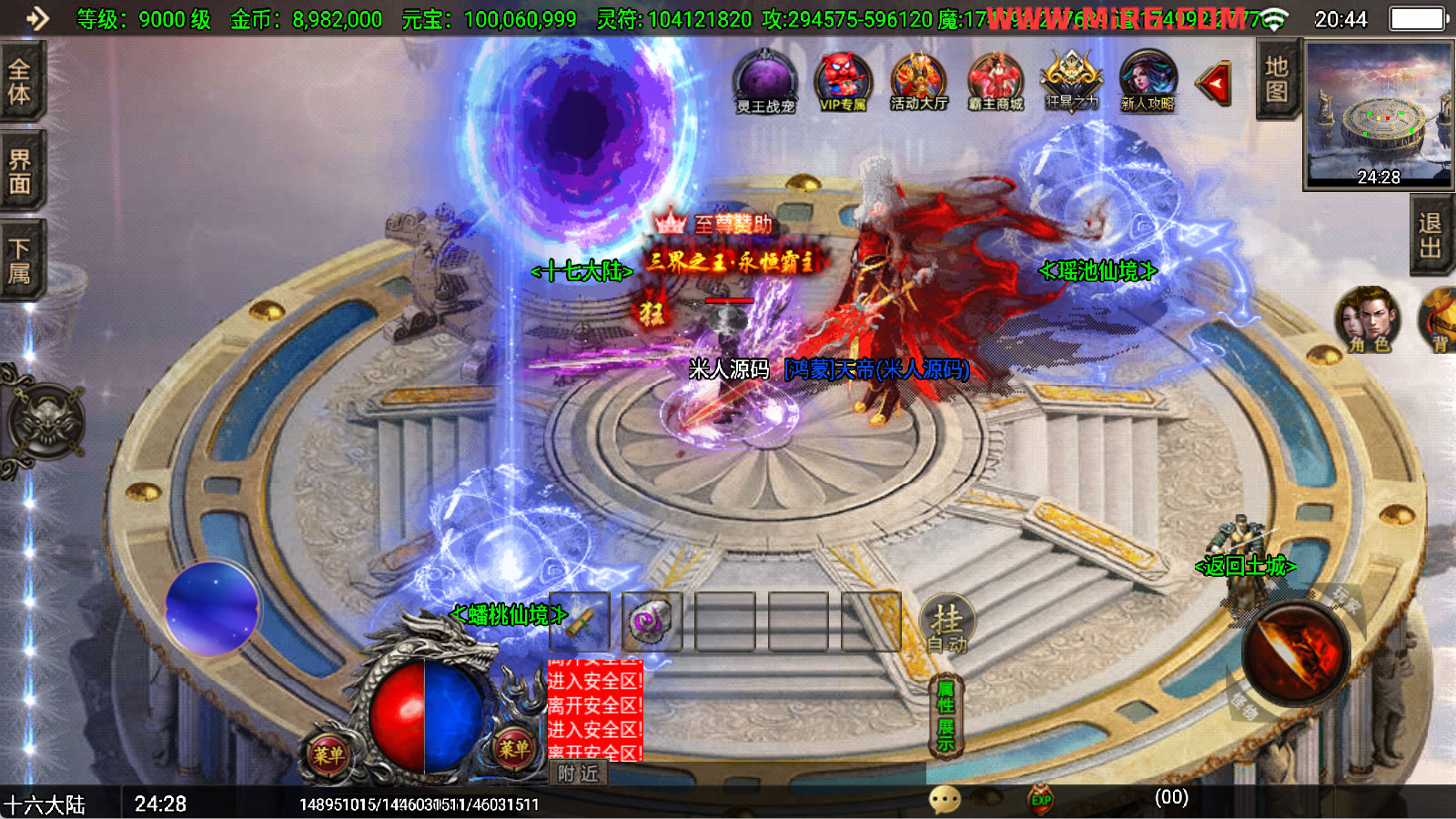The width and height of the screenshot is (1456, 819).
Task: Open chat with the speech bubble icon
Action: (x=945, y=800)
